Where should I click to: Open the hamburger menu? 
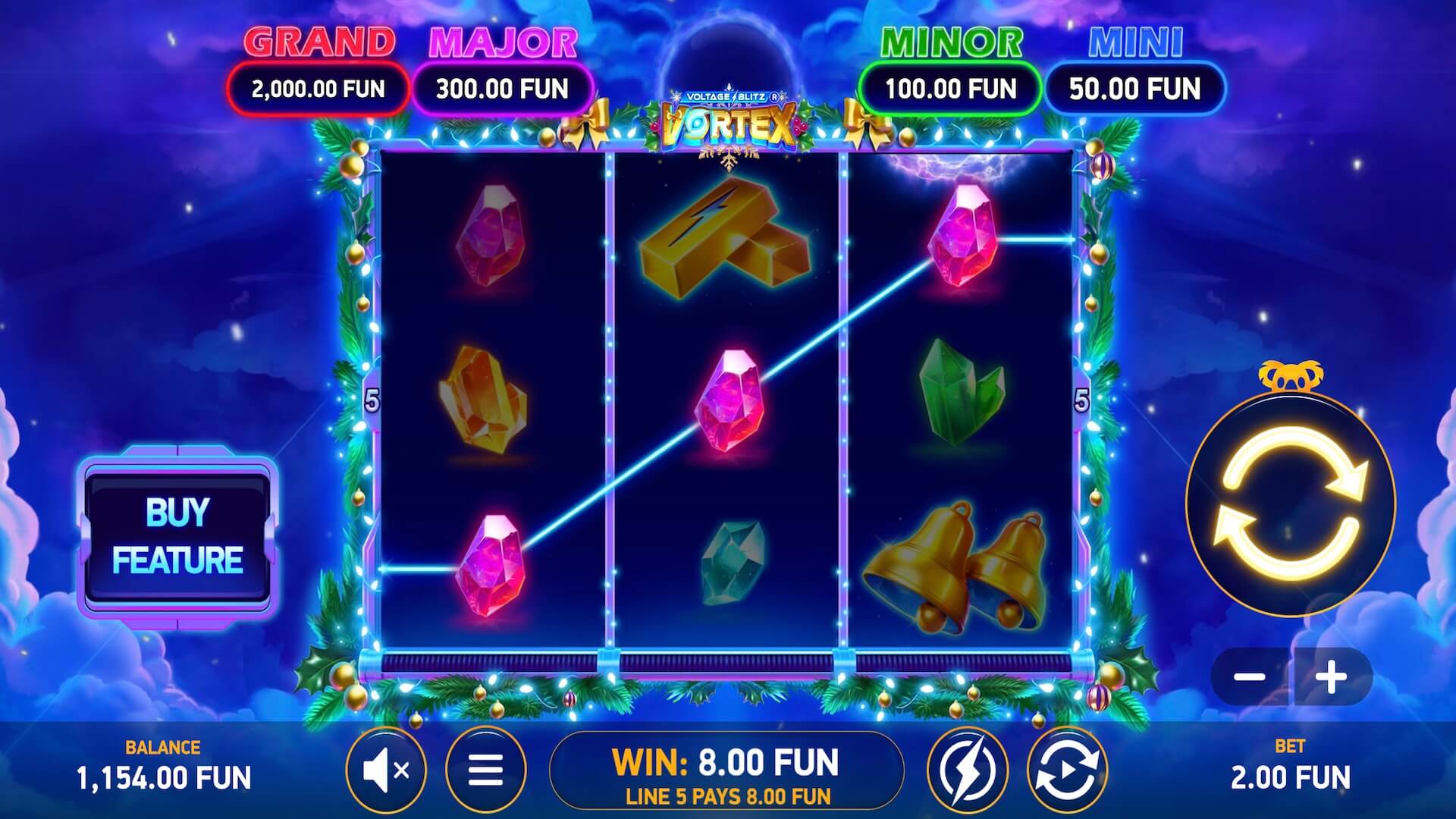[x=485, y=770]
